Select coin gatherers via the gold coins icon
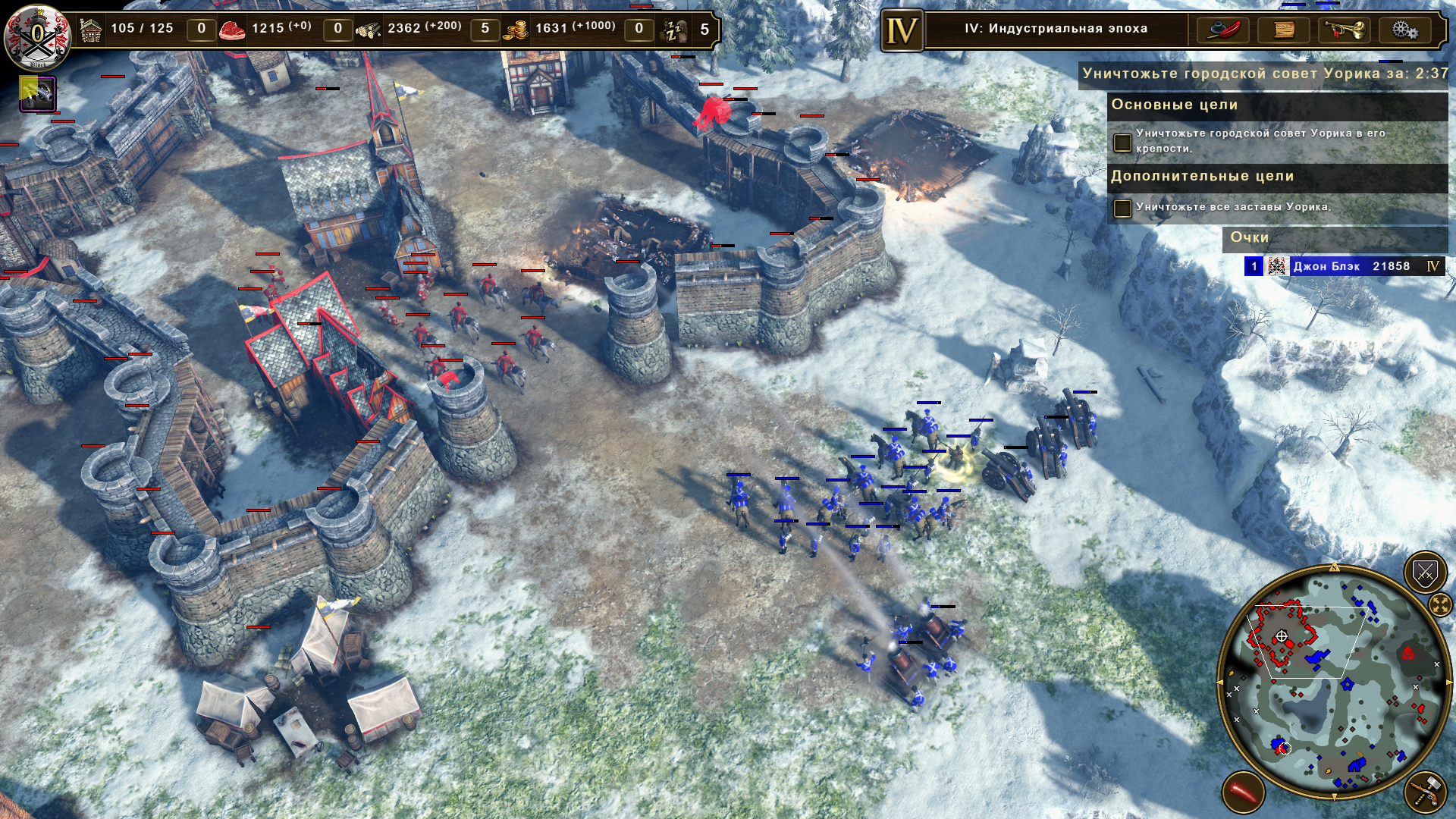The image size is (1456, 819). click(516, 30)
